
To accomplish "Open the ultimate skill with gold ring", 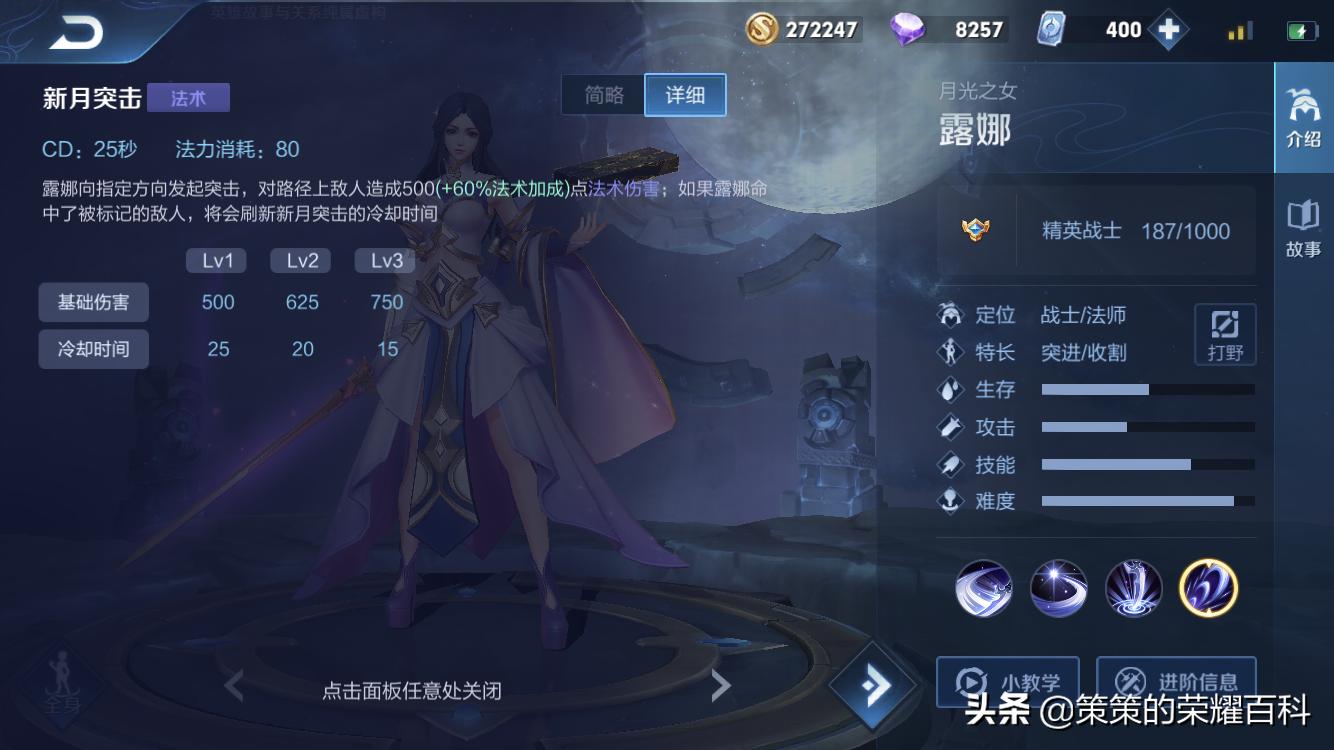I will tap(1208, 589).
